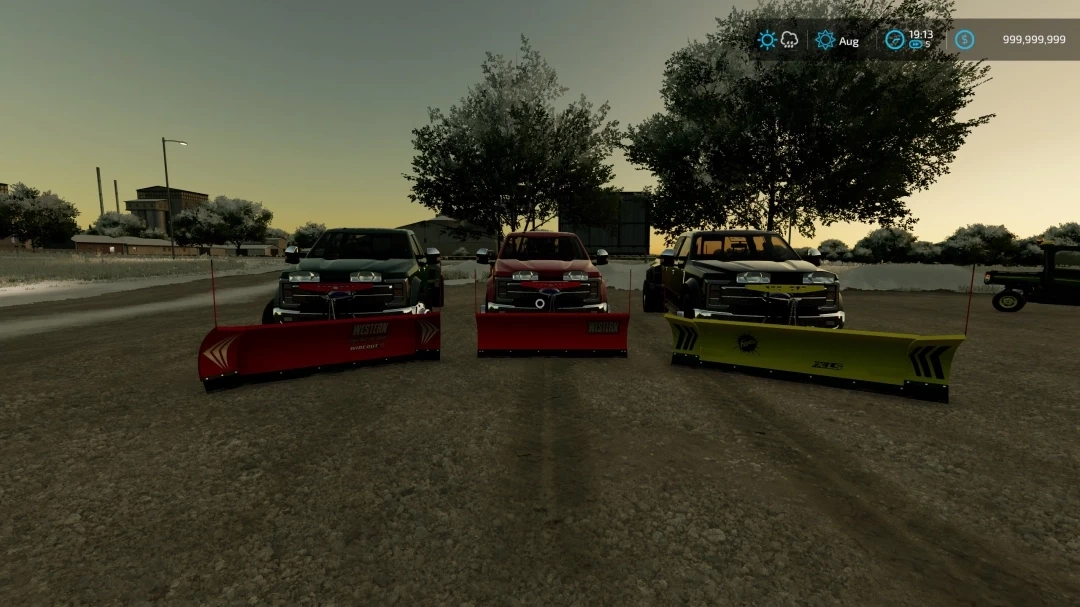Open finances via the dollar coin icon
This screenshot has height=607, width=1080.
click(x=964, y=40)
